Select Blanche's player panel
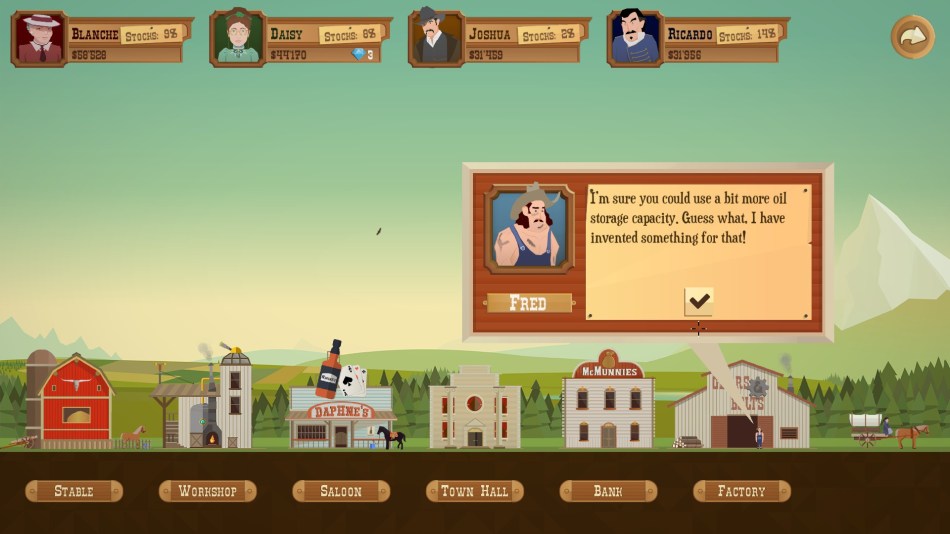The width and height of the screenshot is (950, 534). (100, 40)
